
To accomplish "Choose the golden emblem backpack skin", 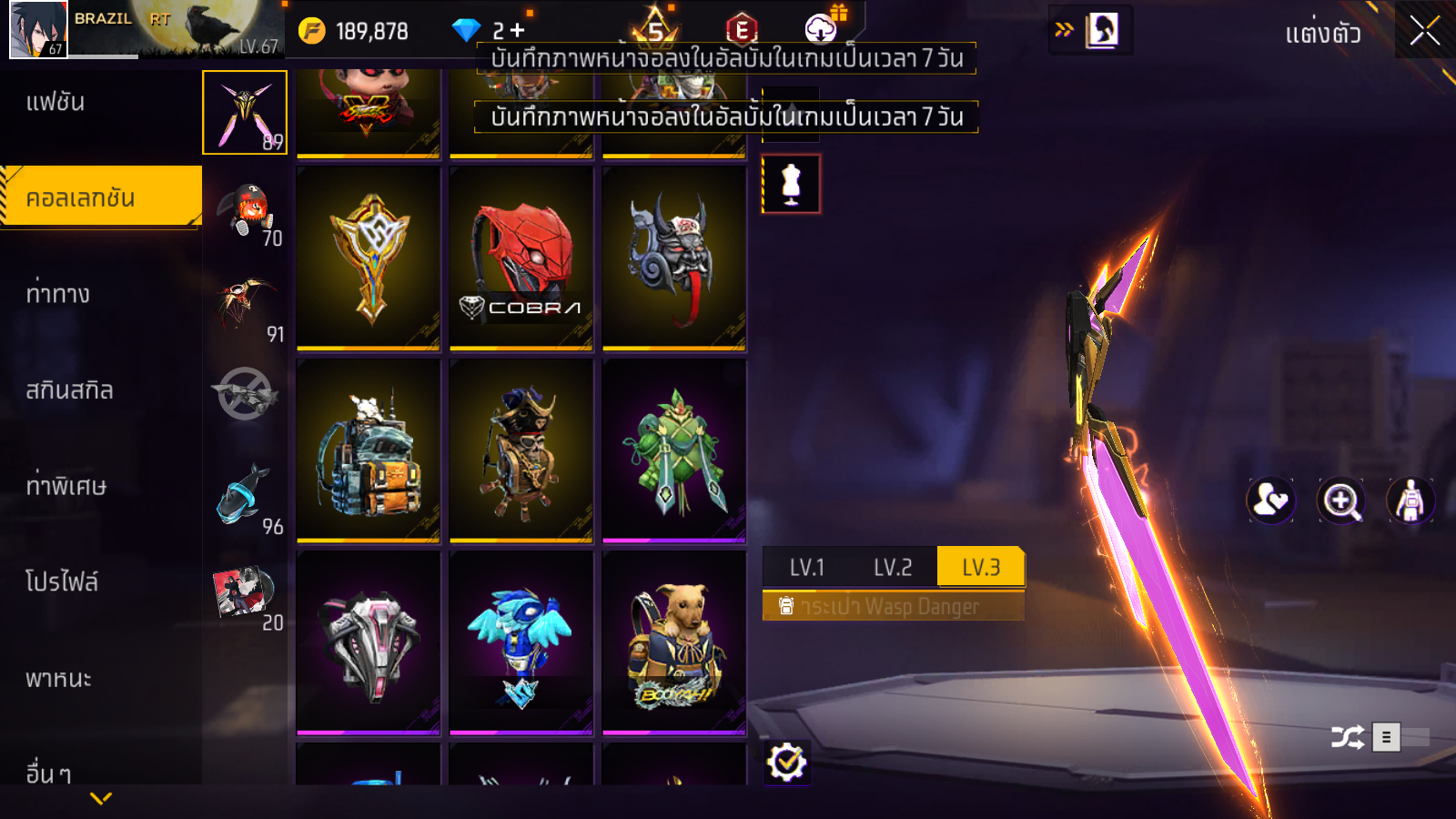I will coord(369,258).
